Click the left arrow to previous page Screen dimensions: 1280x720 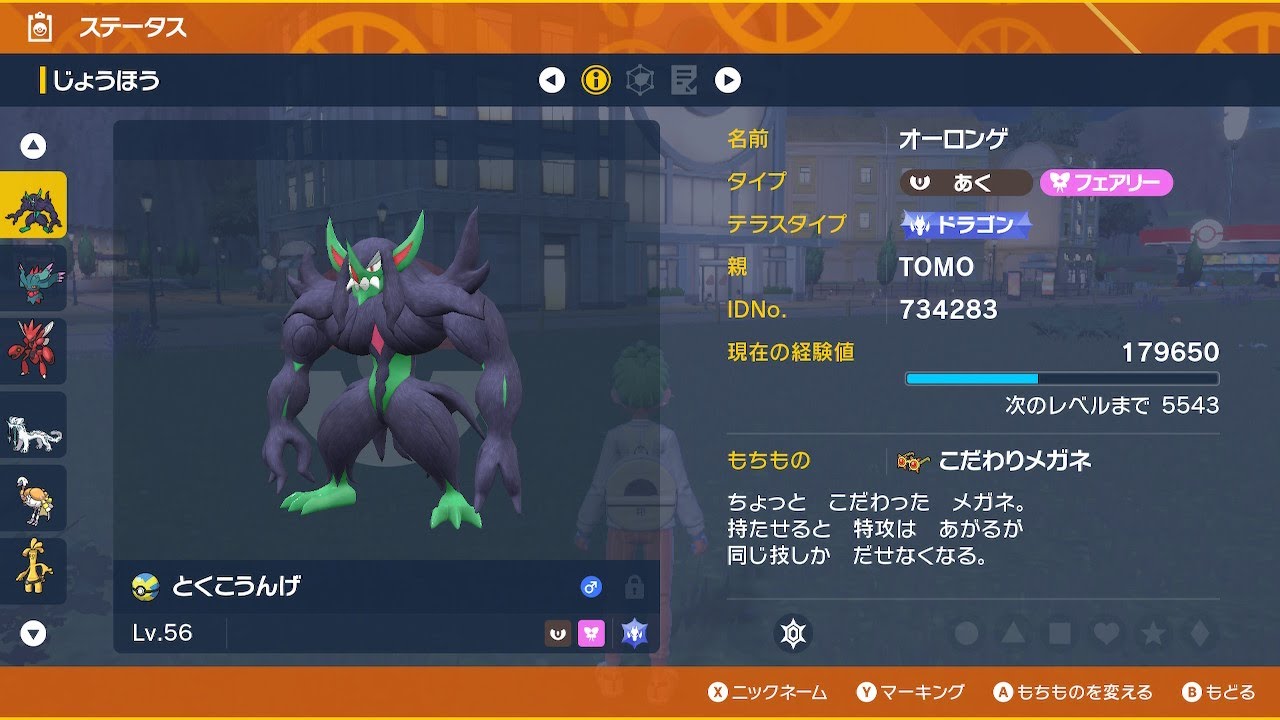pos(550,79)
